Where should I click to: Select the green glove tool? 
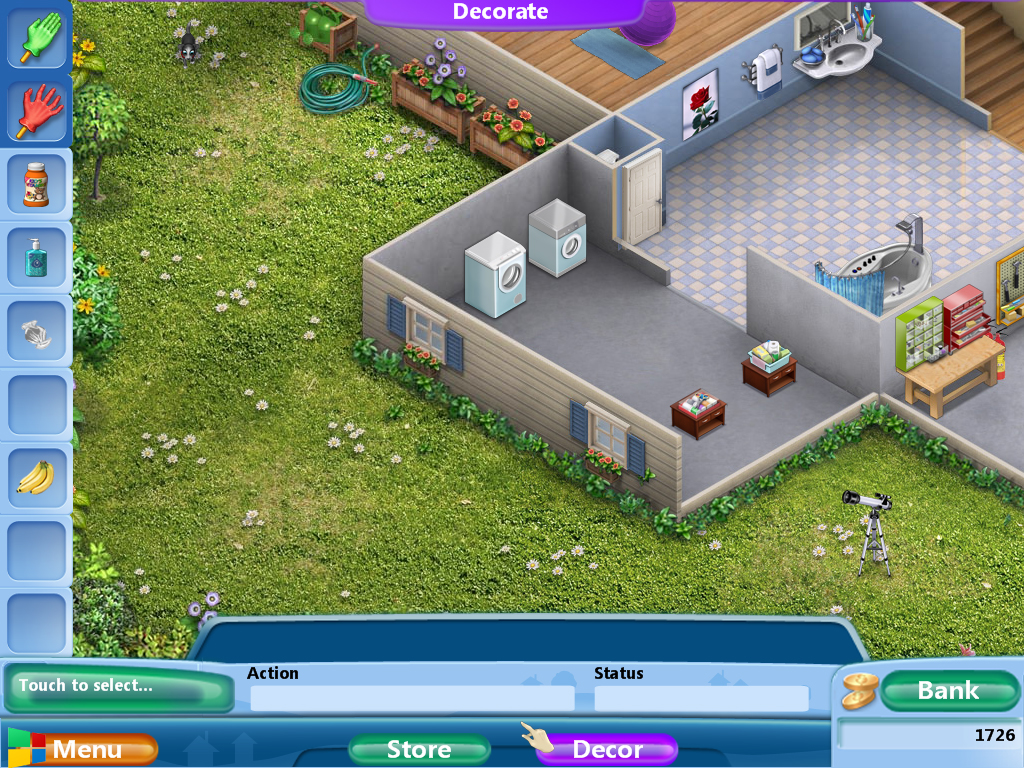pyautogui.click(x=38, y=37)
